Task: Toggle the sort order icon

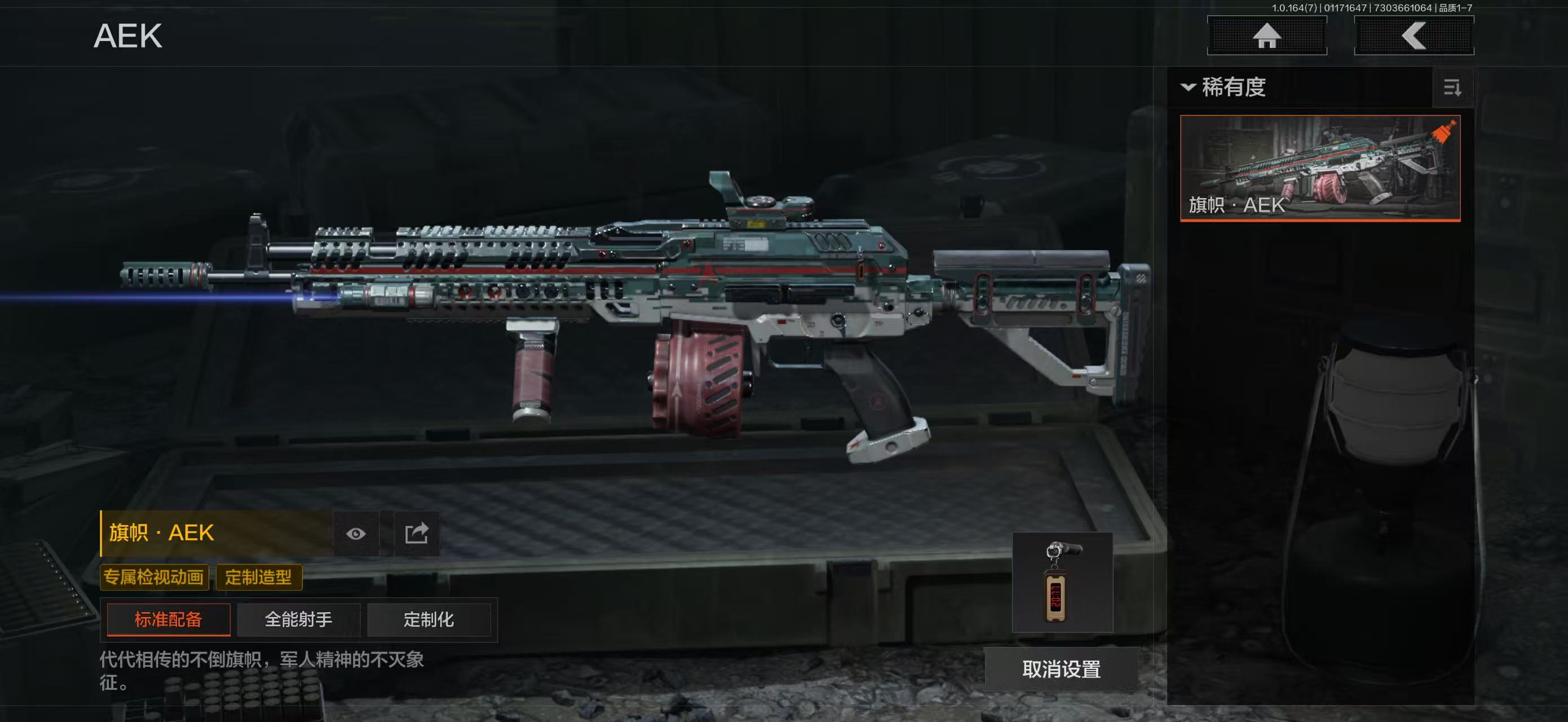Action: (1452, 87)
